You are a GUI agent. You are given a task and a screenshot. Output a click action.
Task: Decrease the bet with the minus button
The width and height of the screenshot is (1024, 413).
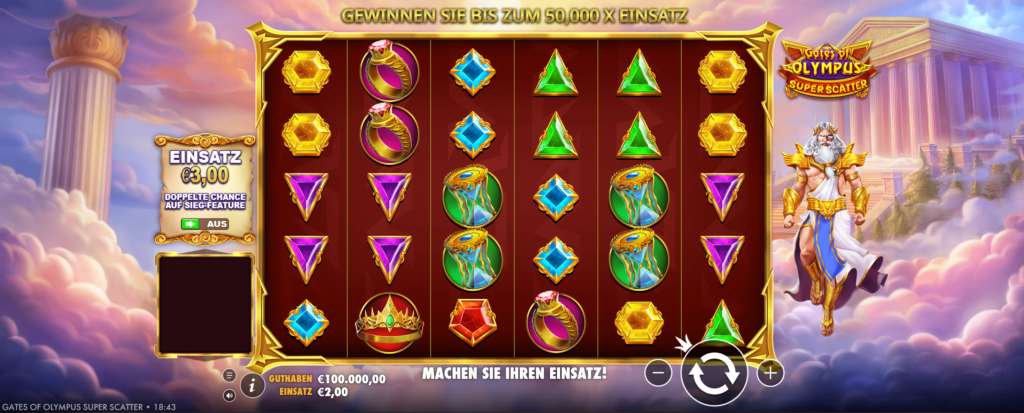[658, 373]
